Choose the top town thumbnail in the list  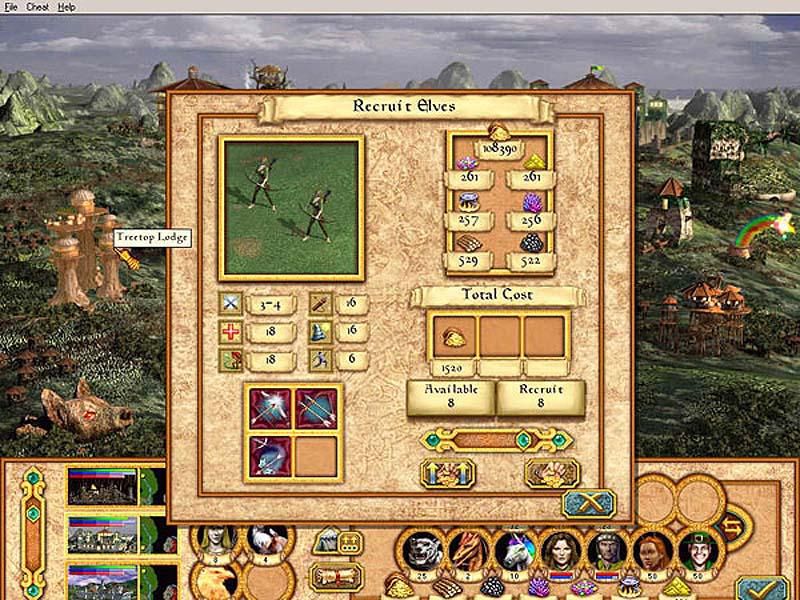pos(102,486)
